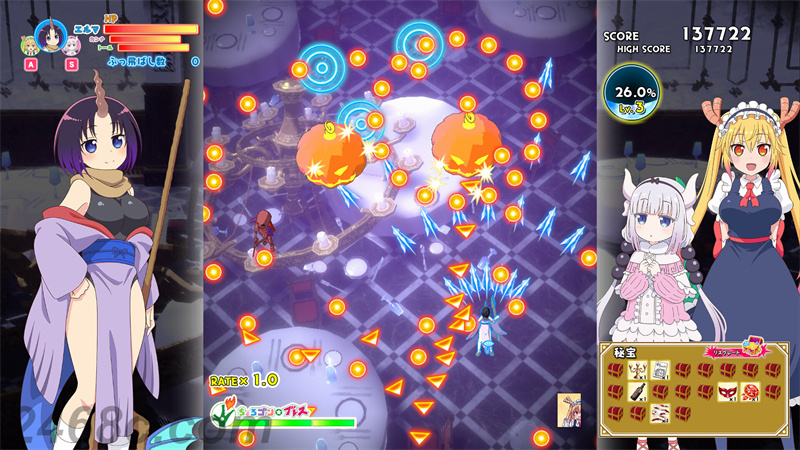Switch to Kanna's character portrait
This screenshot has width=800, height=450.
(71, 44)
